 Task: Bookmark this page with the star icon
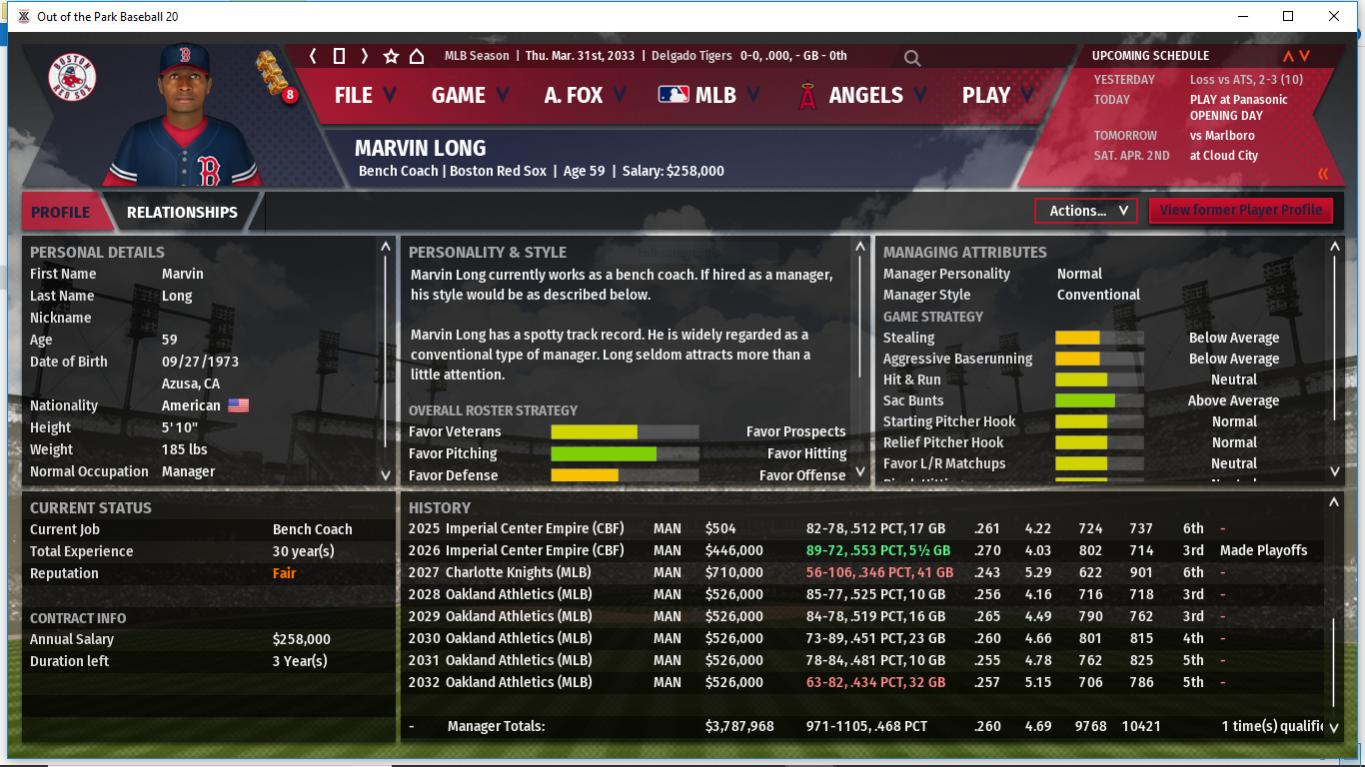coord(391,56)
